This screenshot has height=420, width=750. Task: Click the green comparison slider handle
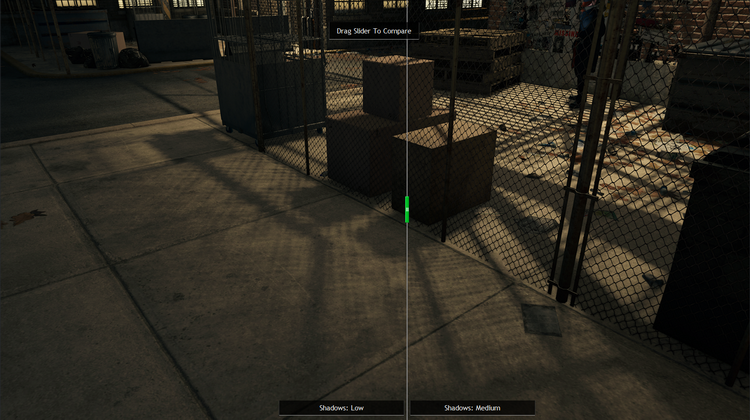pos(407,209)
